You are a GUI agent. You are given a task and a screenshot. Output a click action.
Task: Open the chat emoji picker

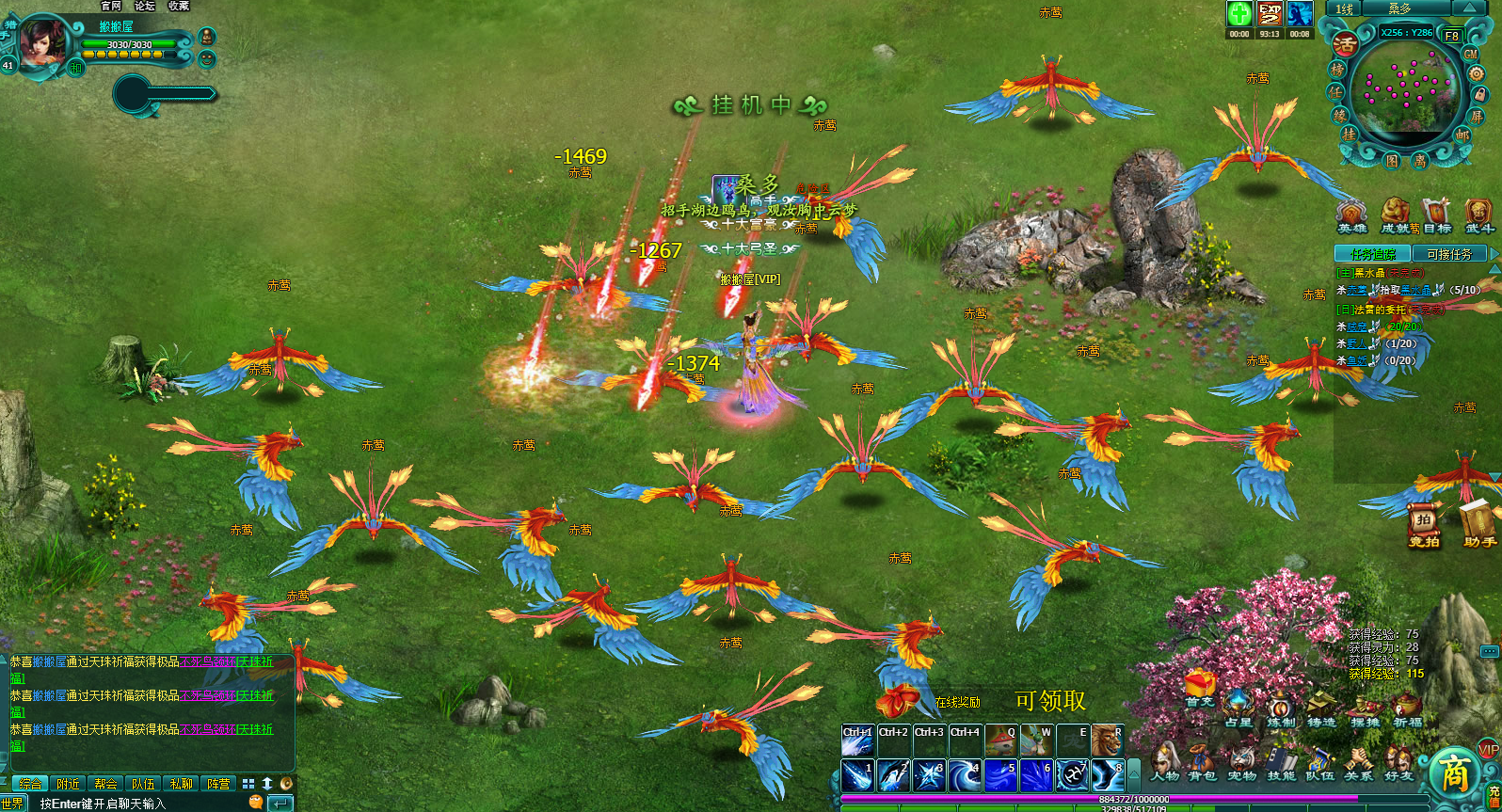point(255,803)
